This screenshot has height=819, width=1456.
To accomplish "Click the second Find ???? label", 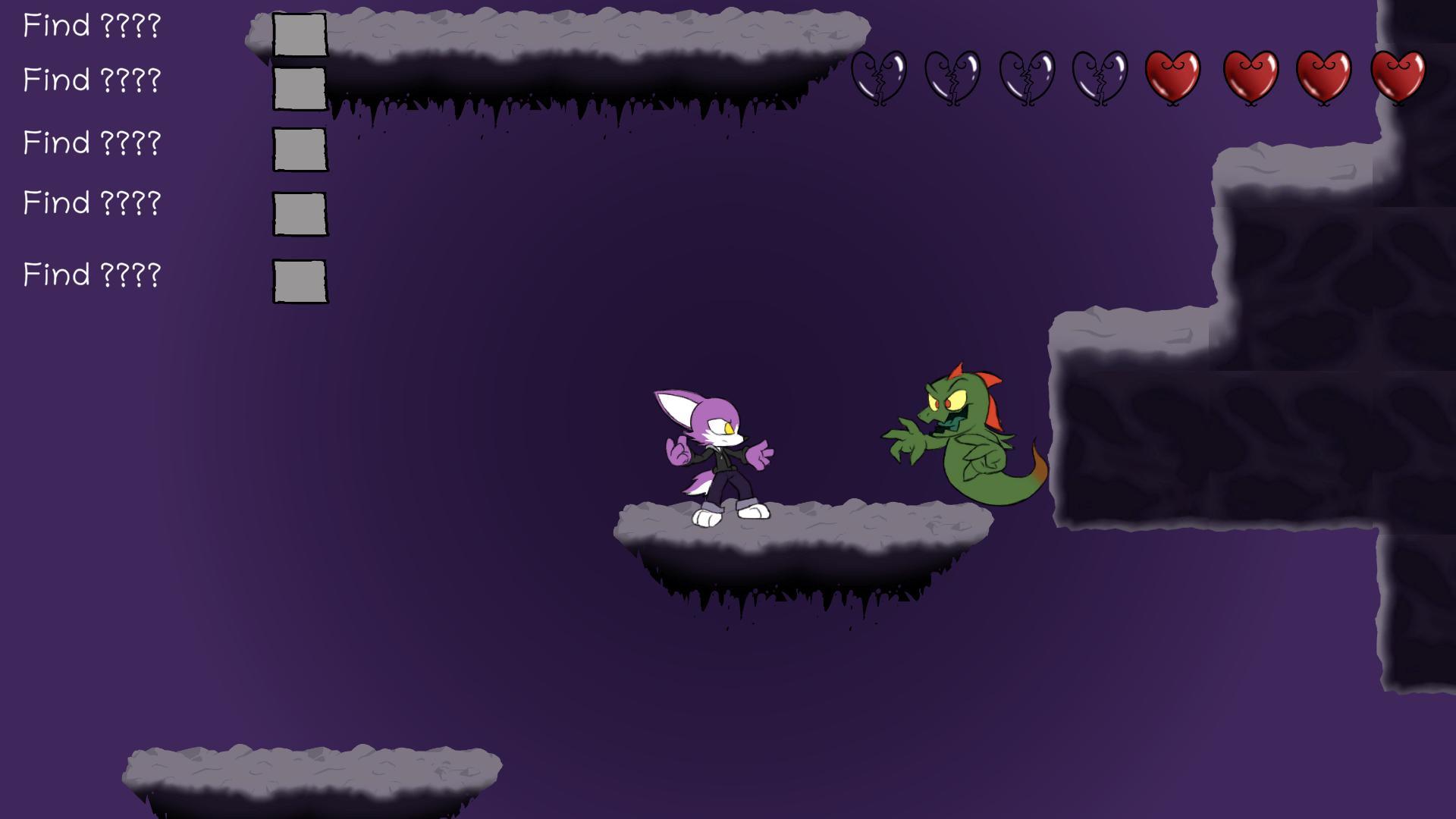I will pyautogui.click(x=92, y=78).
